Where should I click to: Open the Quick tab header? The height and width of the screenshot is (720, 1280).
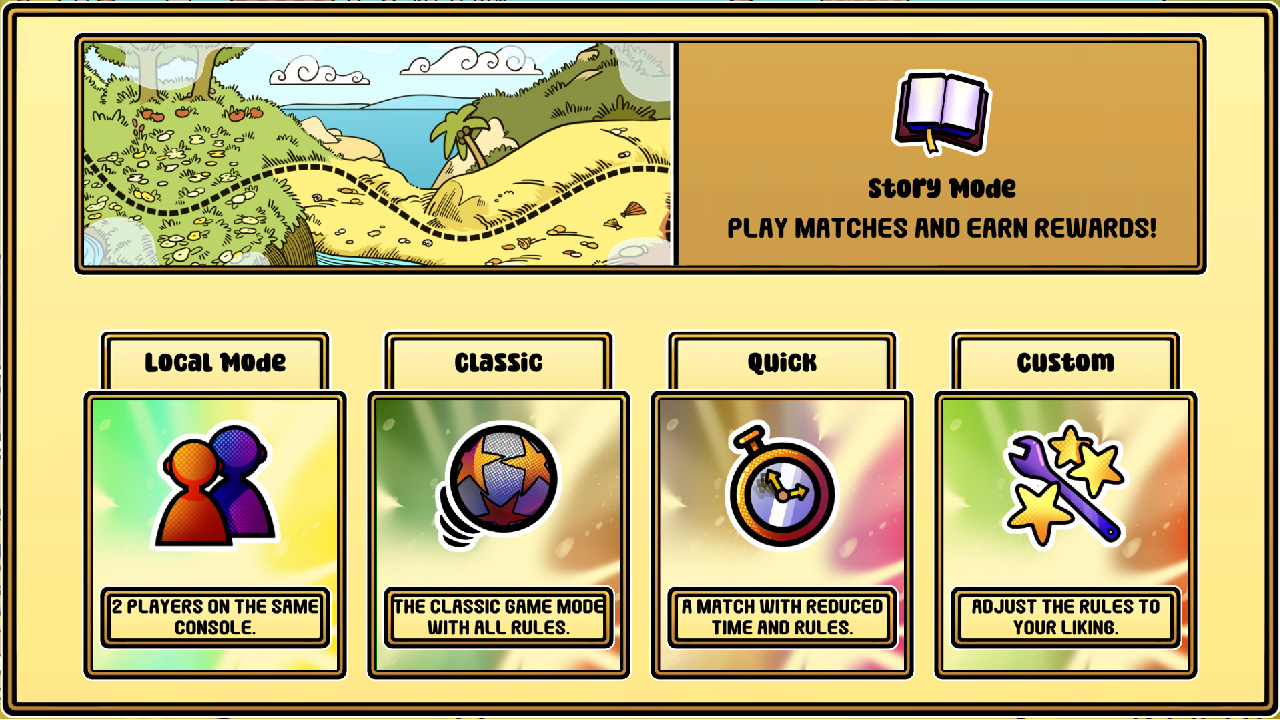(x=781, y=362)
